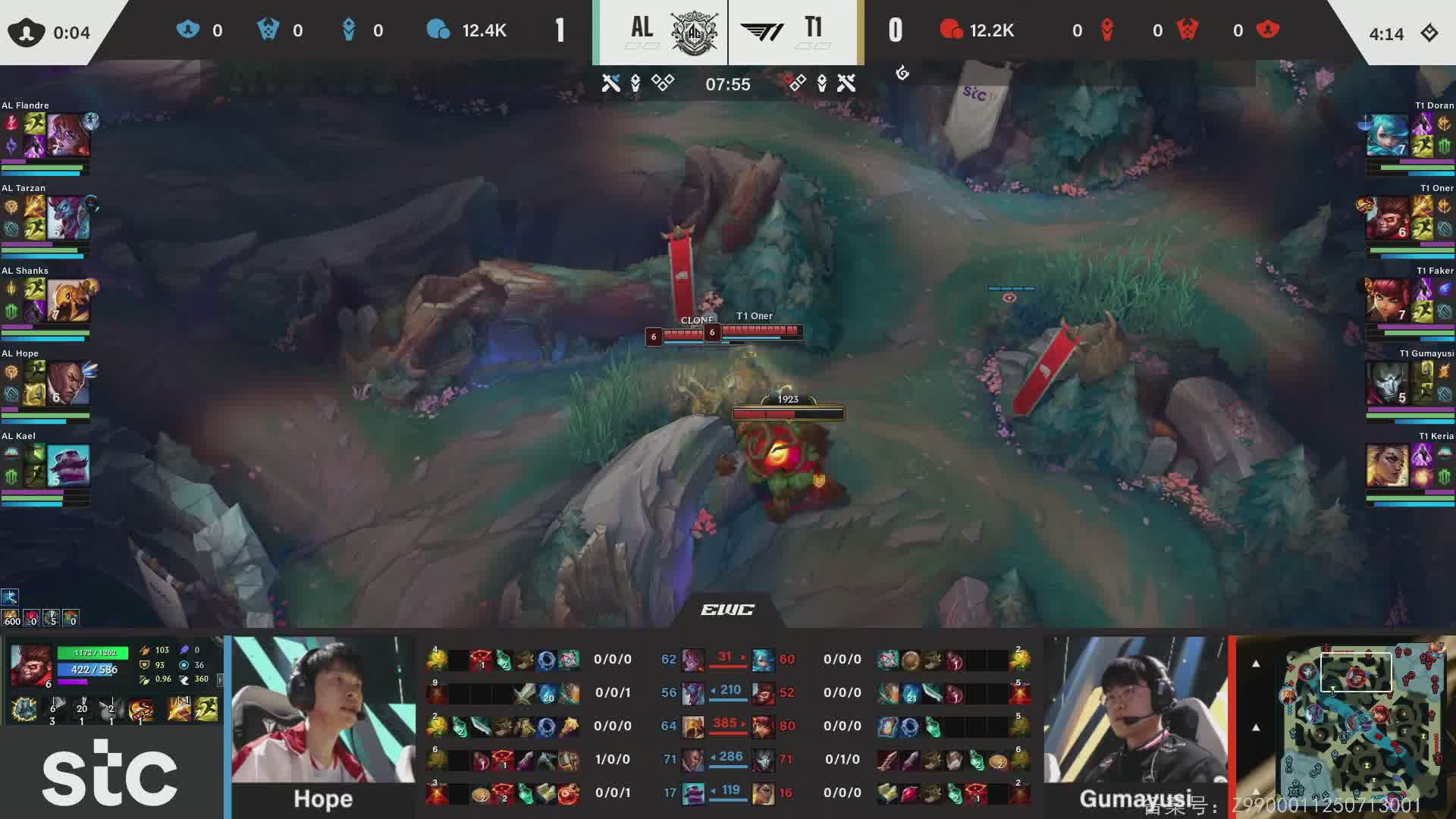
Task: Select AL Kael's champion portrait
Action: [68, 466]
